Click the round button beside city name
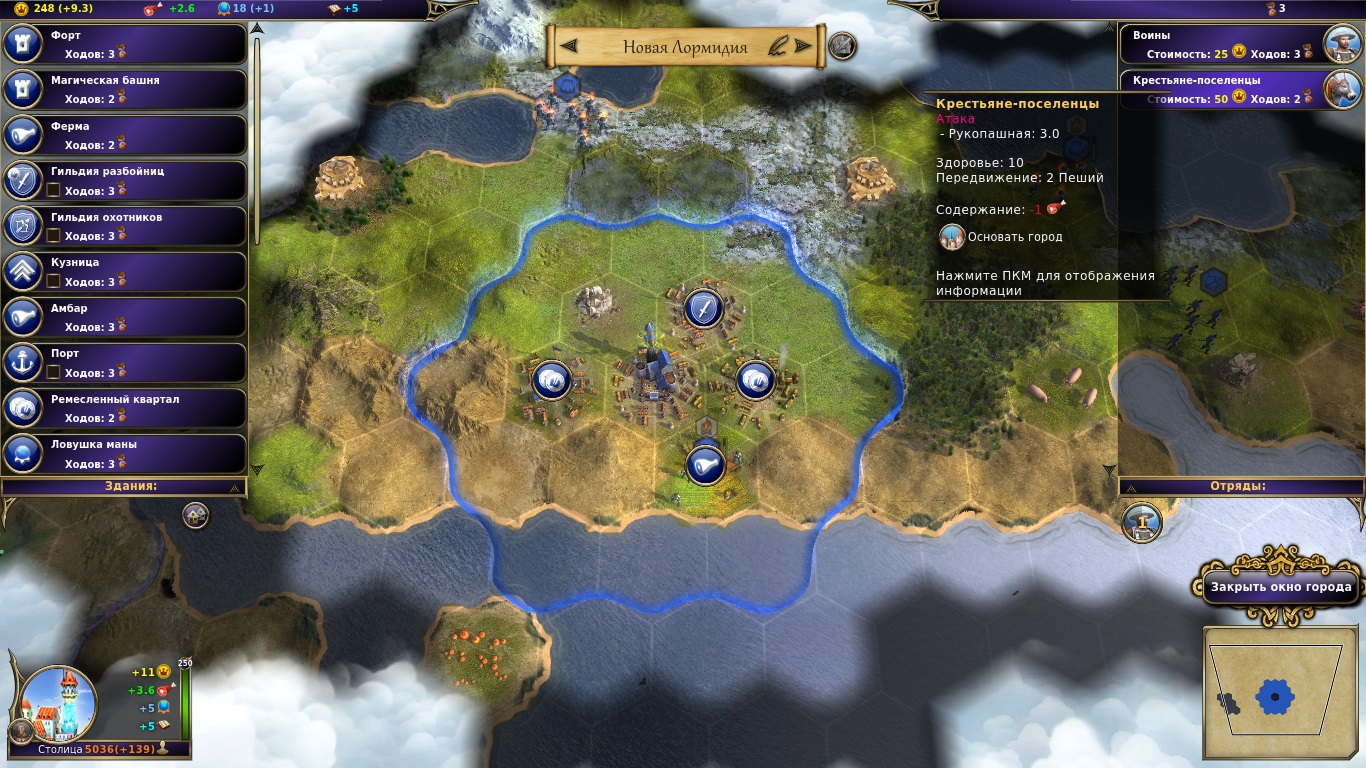Image resolution: width=1366 pixels, height=768 pixels. click(x=842, y=46)
